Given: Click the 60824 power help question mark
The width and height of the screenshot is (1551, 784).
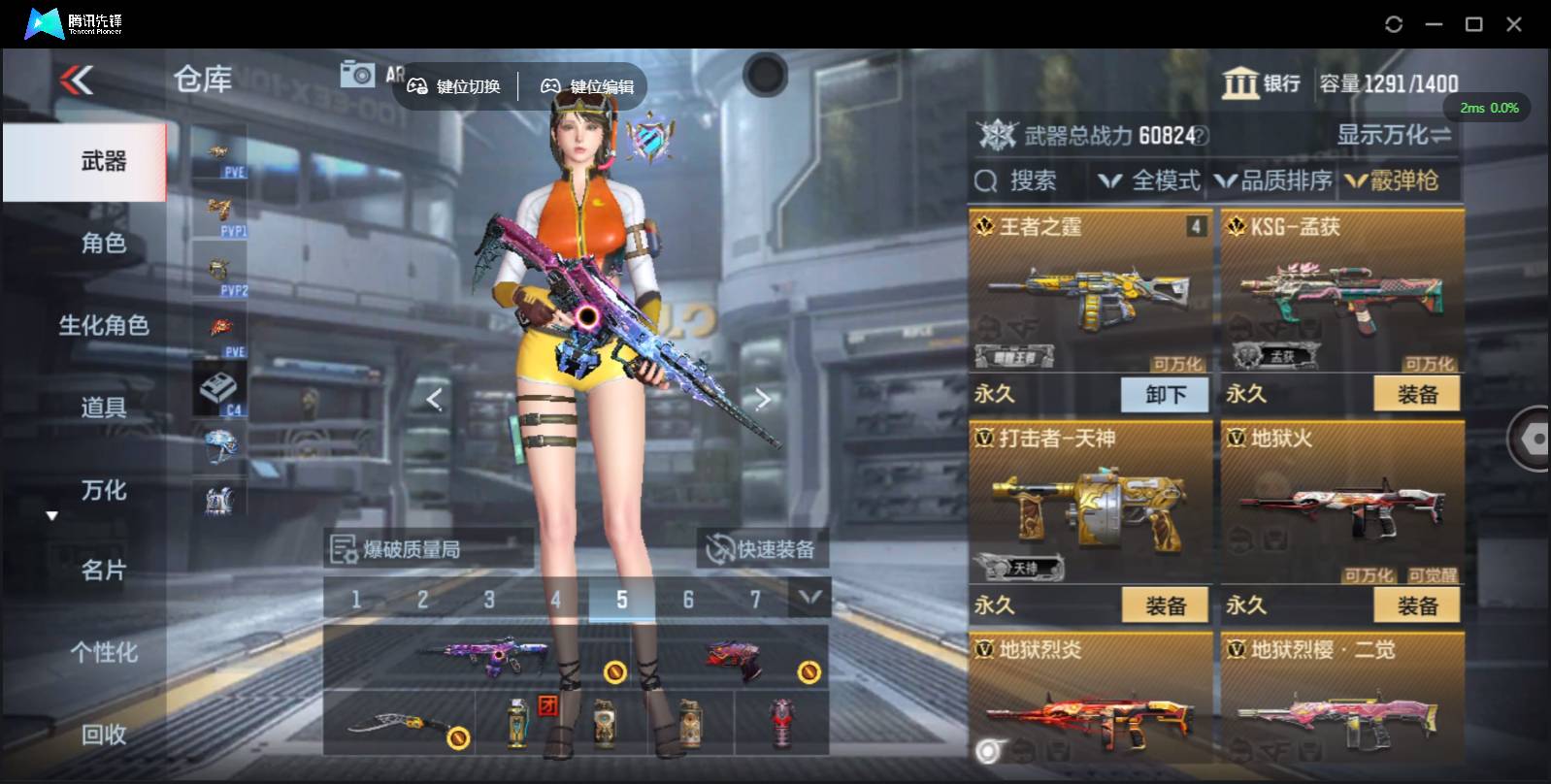Looking at the screenshot, I should coord(1201,137).
